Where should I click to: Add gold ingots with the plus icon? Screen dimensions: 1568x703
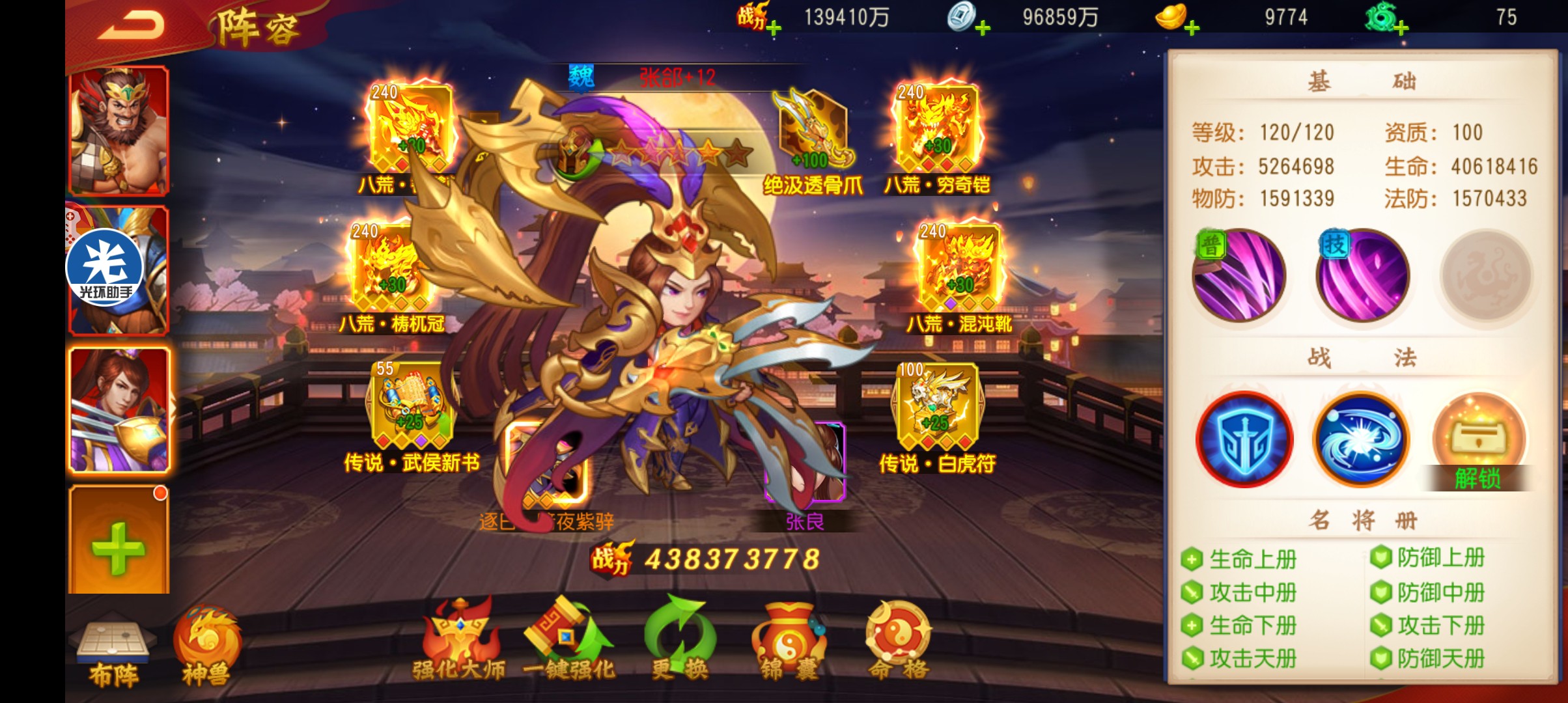[1192, 28]
